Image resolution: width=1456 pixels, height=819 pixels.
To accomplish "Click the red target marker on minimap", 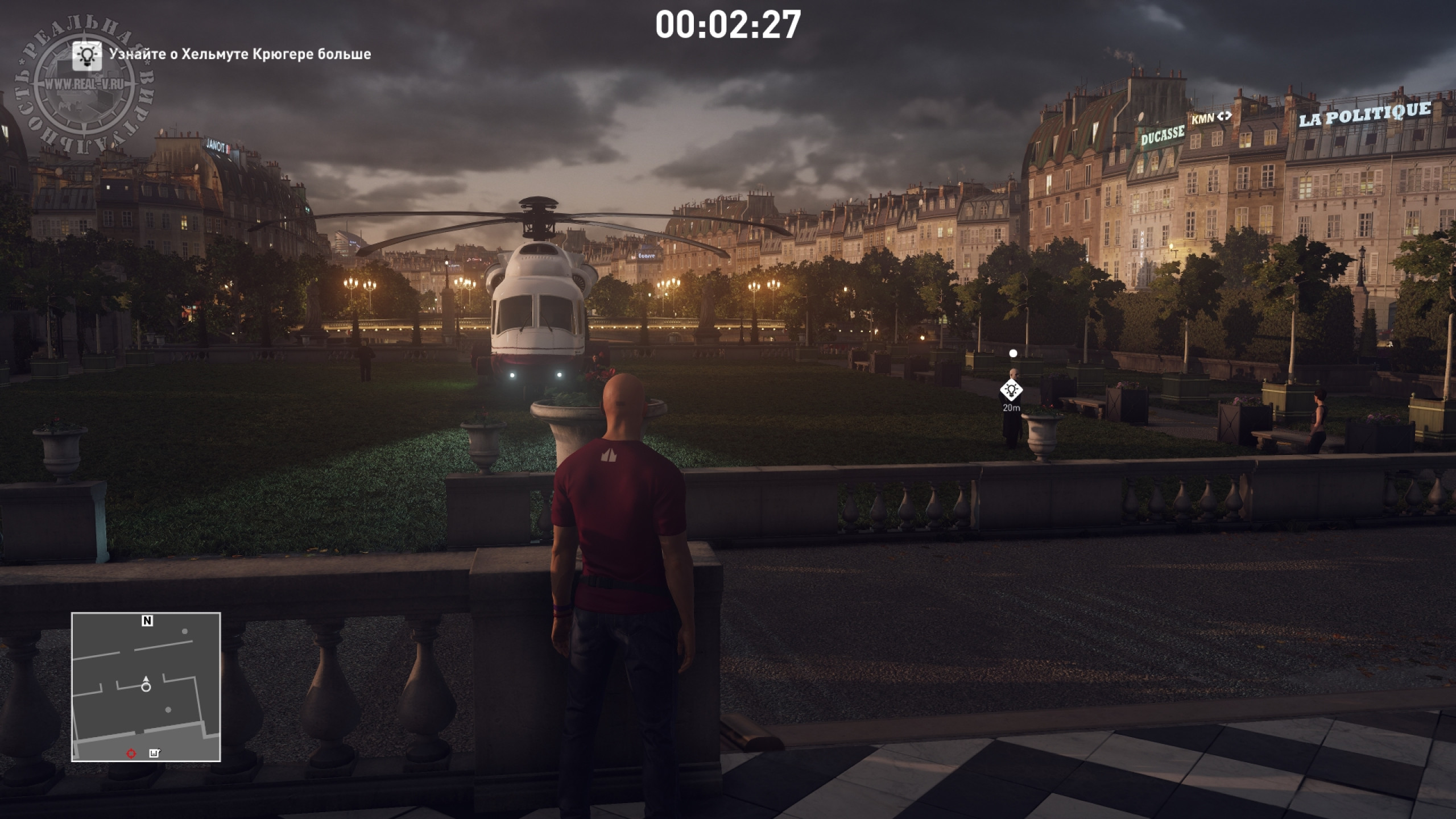I will pyautogui.click(x=131, y=754).
